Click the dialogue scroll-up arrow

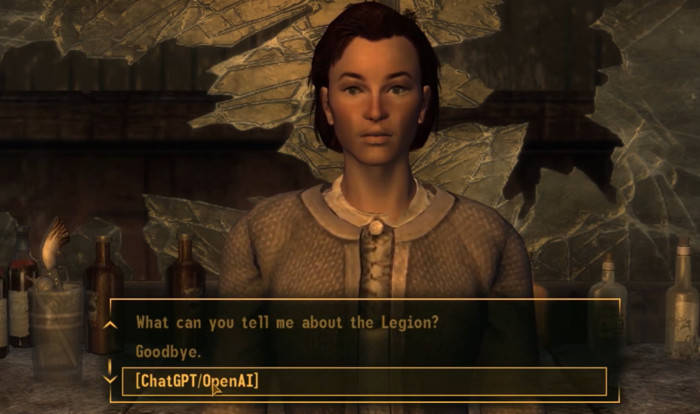tap(111, 324)
